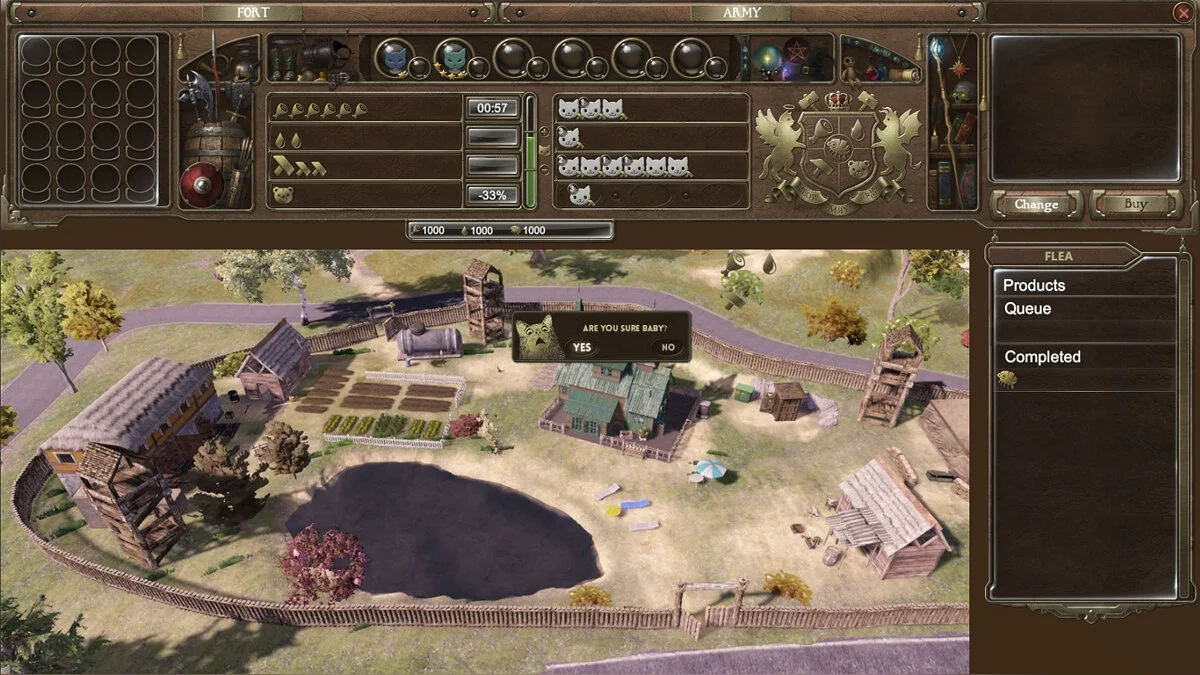Image resolution: width=1200 pixels, height=675 pixels.
Task: Open the voodoo doll and potion panel
Action: coord(879,60)
